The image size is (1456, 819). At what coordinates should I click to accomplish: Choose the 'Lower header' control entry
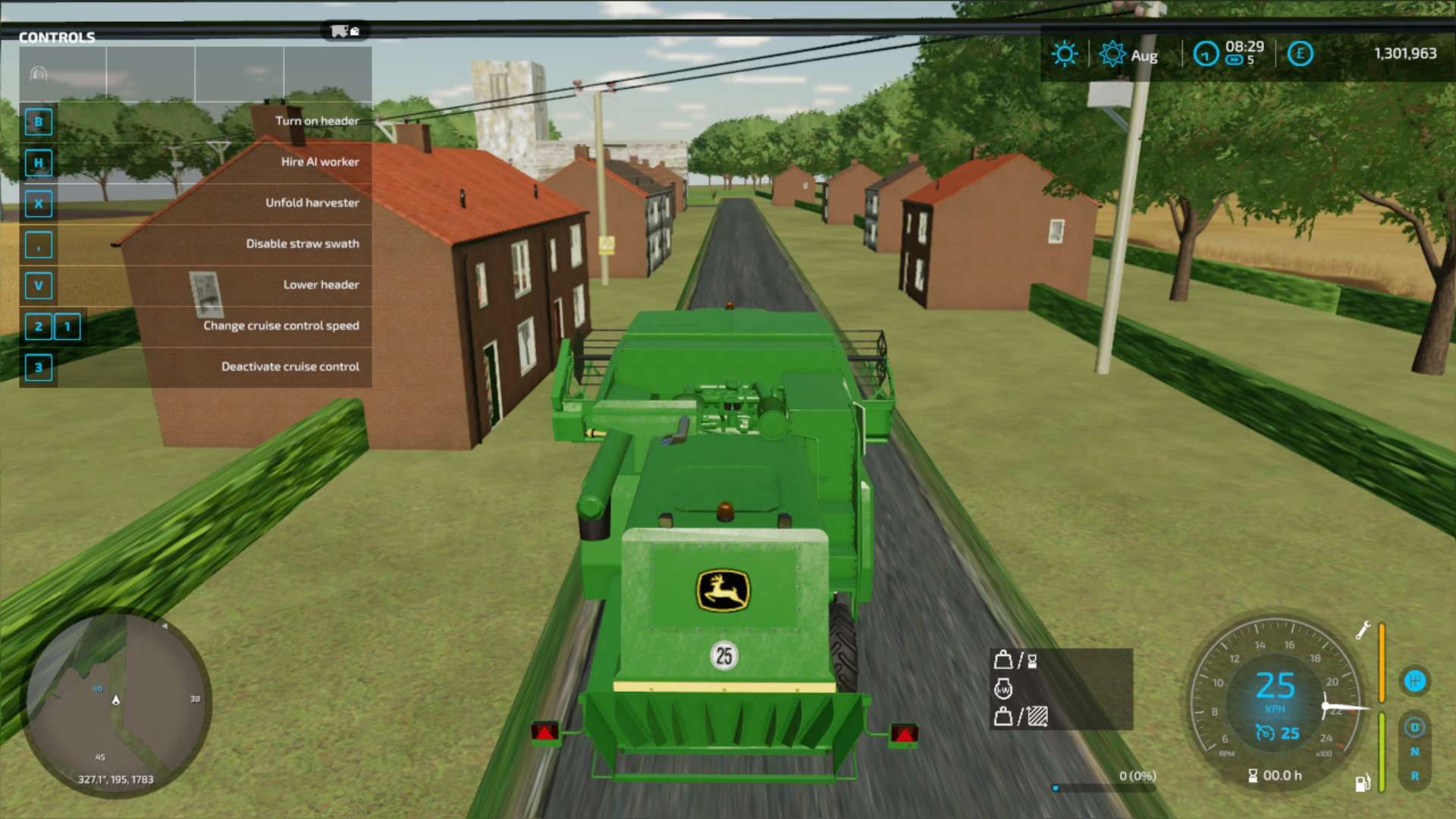pos(196,285)
